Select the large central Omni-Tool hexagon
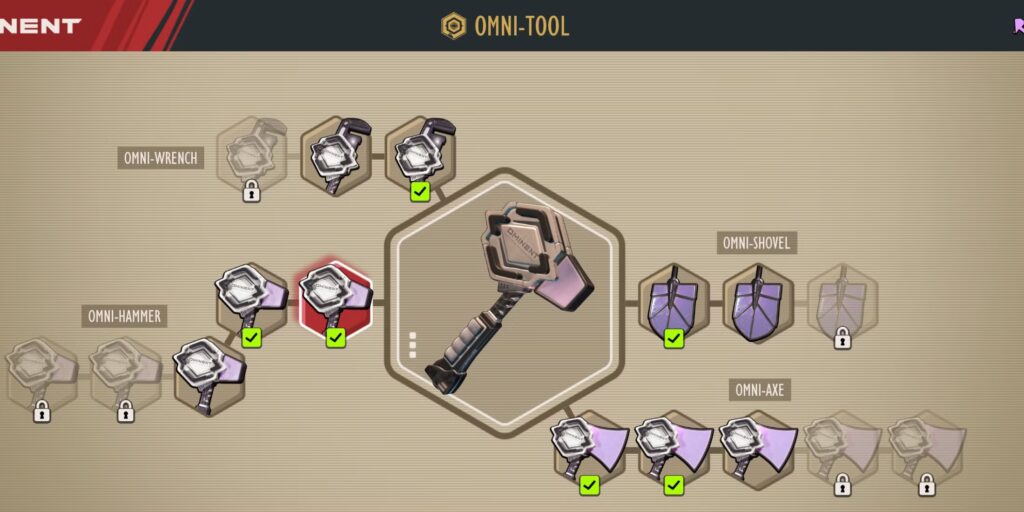 (504, 300)
